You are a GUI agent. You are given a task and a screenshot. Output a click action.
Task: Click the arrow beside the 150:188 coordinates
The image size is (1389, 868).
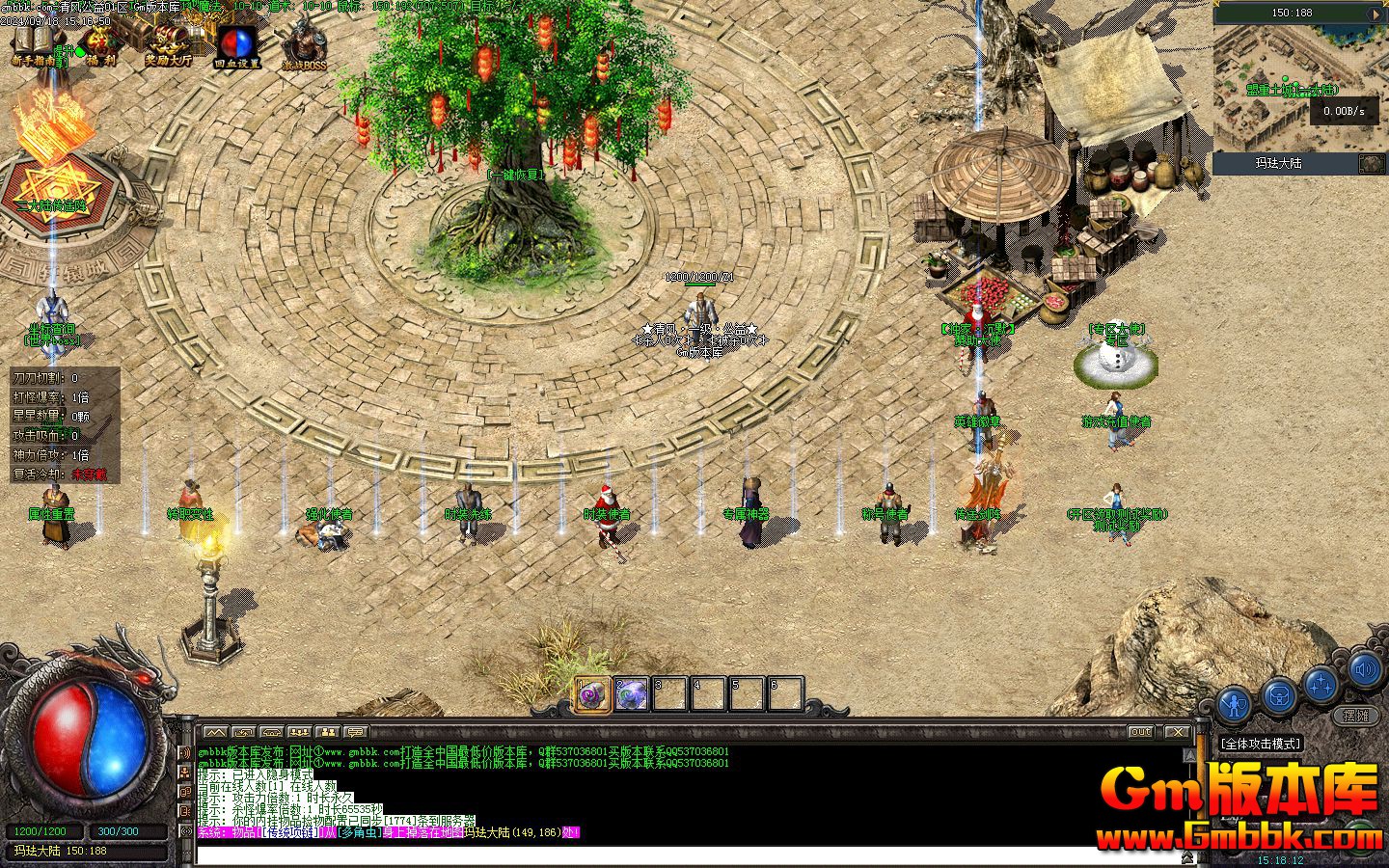pos(1375,14)
